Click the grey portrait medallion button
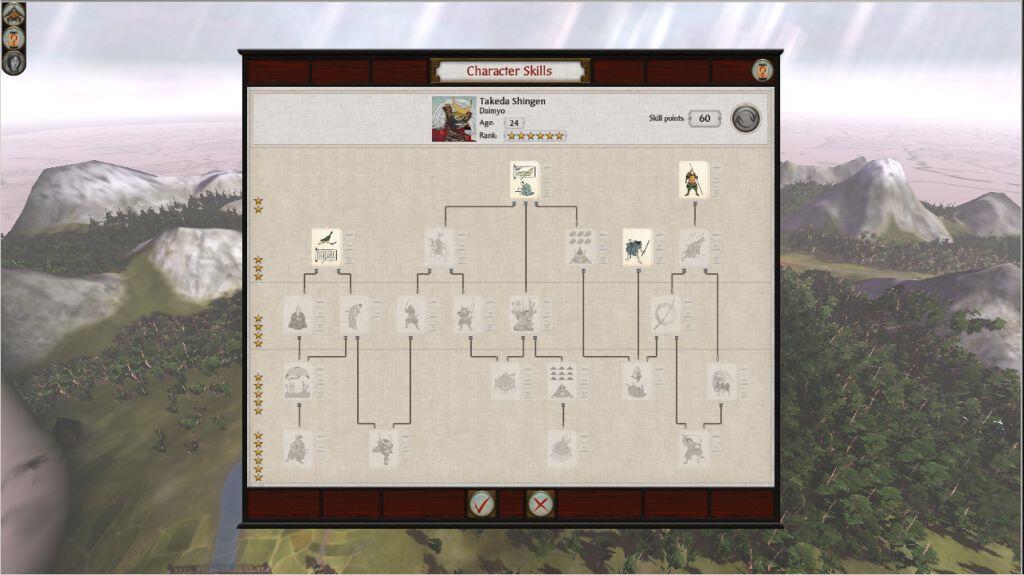Screen dimensions: 1024x575 coord(13,62)
